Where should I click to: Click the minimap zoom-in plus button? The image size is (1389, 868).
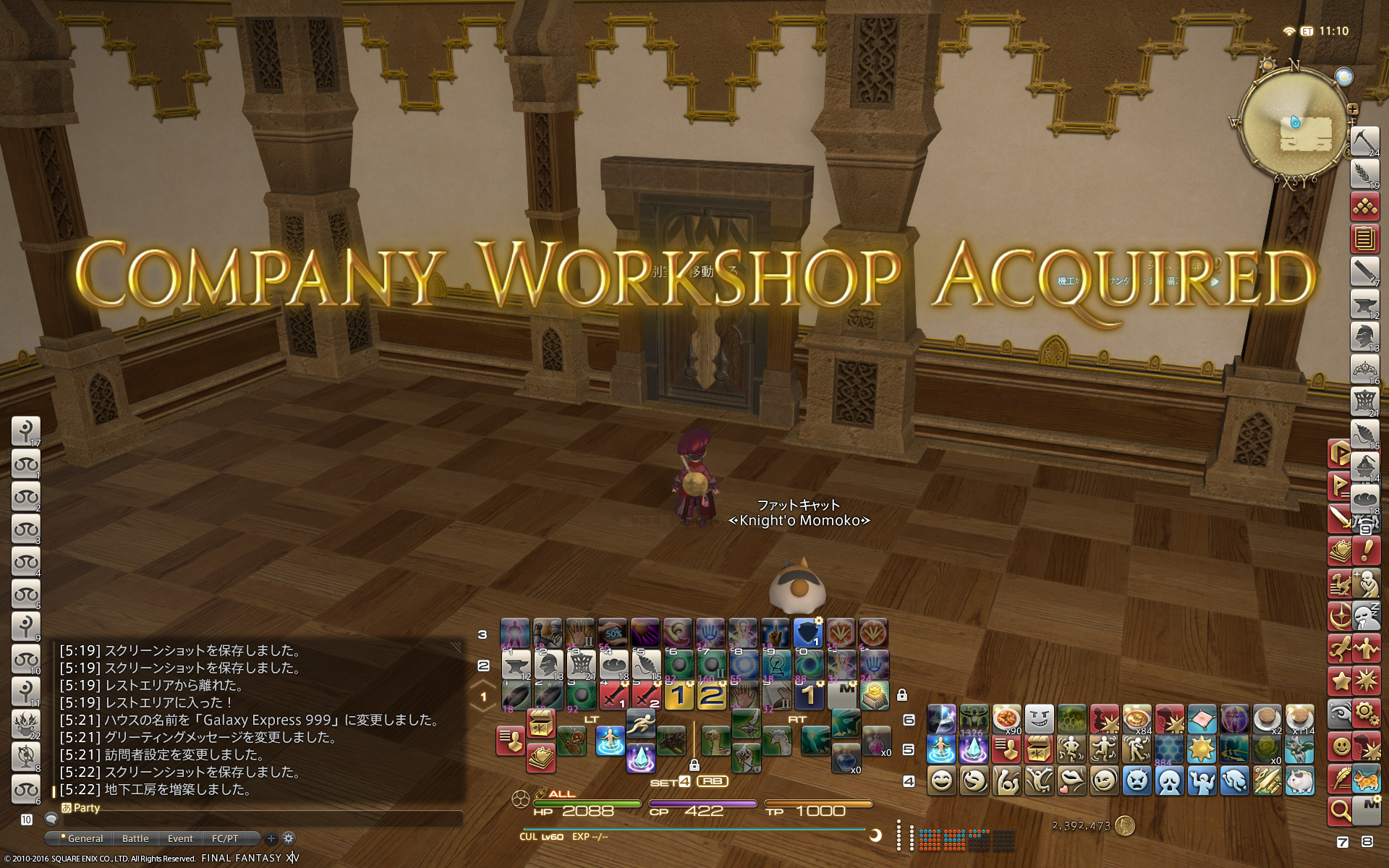tap(1352, 110)
